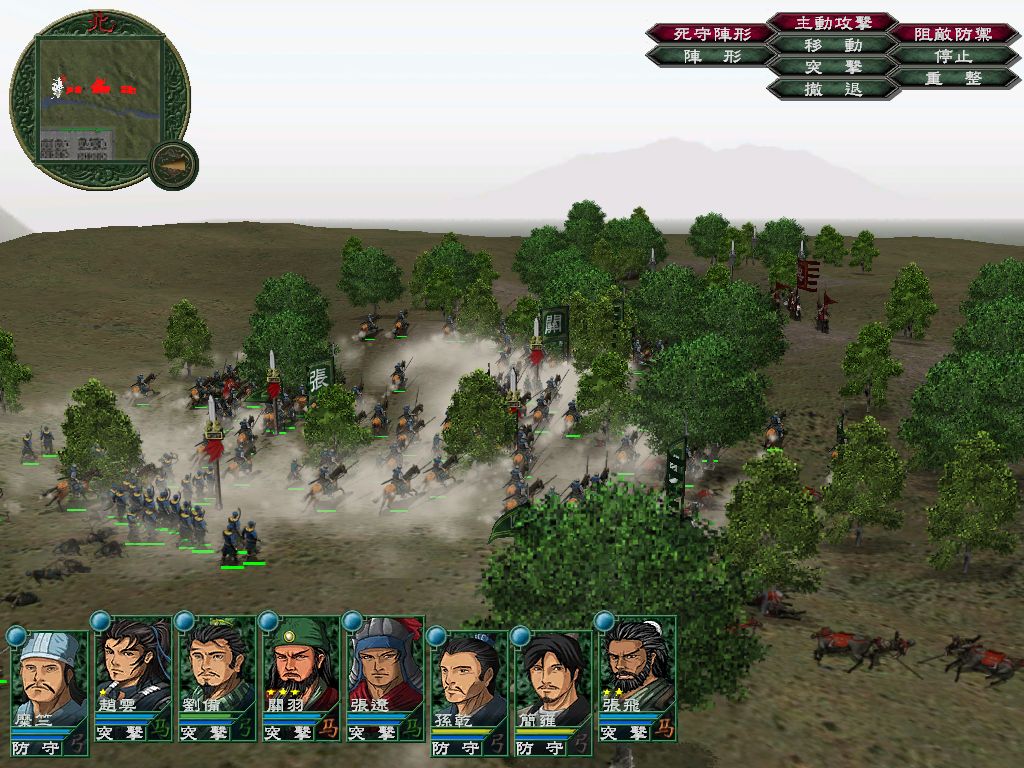Issue the 移動 move command

pos(833,45)
